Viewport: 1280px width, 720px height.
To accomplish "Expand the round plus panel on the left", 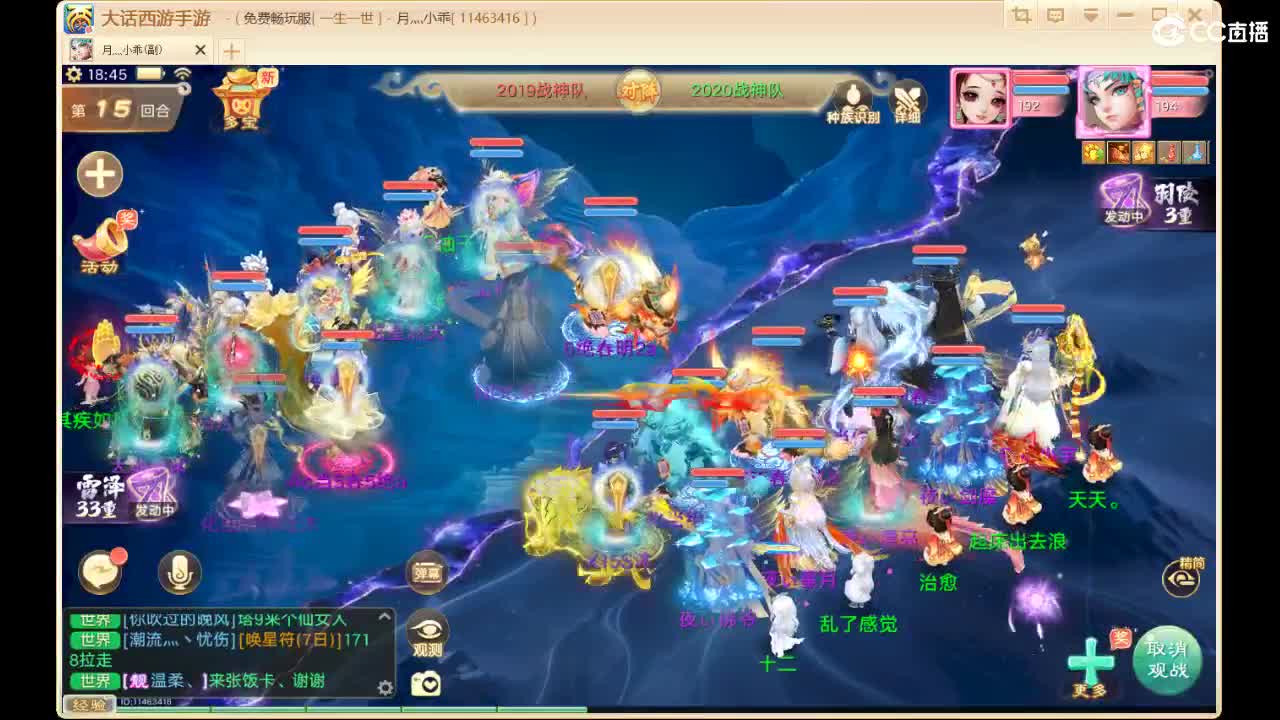I will click(98, 173).
